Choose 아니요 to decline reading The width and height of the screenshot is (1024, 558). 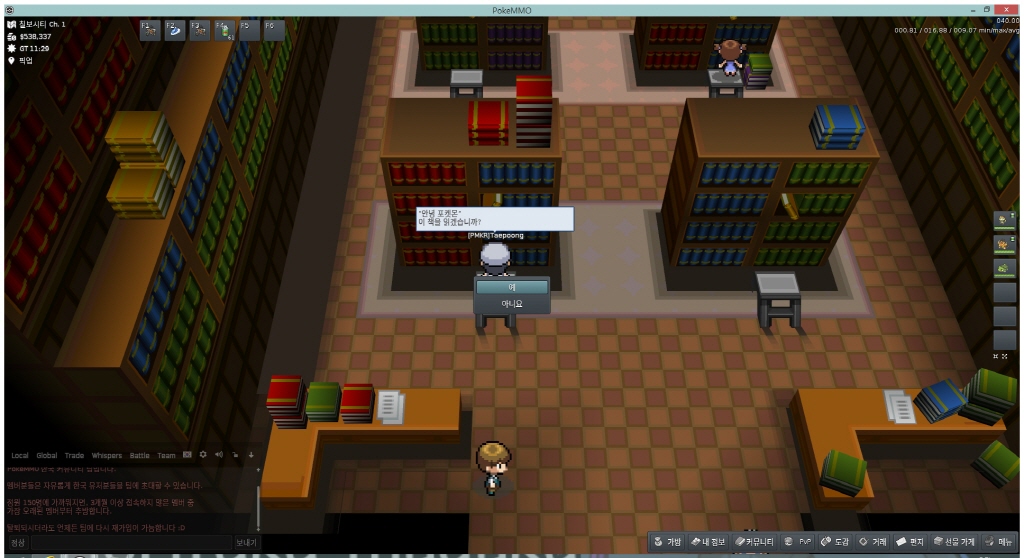pos(512,303)
